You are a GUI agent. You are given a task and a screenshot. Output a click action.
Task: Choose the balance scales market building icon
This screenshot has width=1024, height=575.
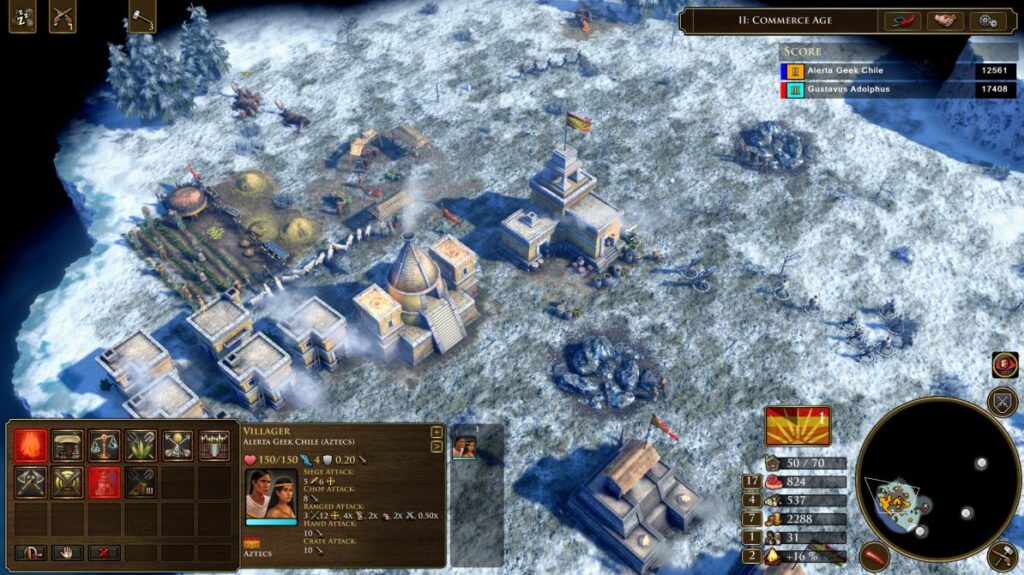104,444
